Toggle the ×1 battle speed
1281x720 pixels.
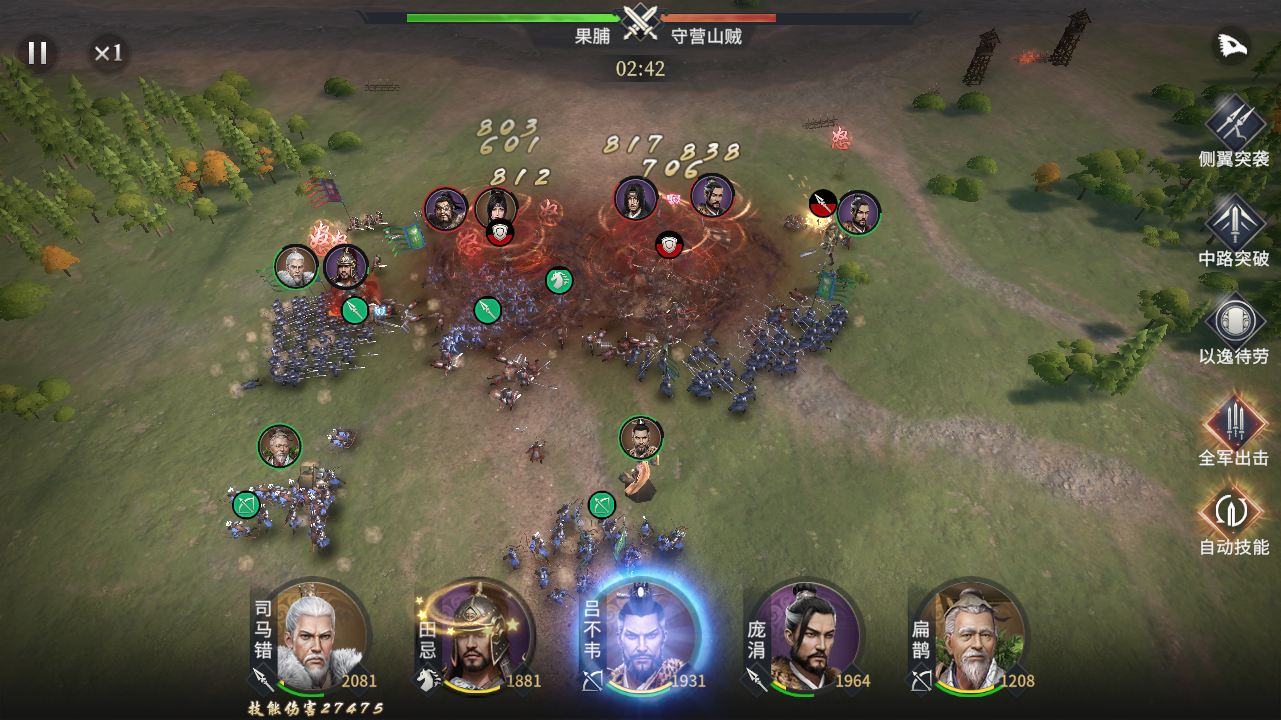coord(108,53)
